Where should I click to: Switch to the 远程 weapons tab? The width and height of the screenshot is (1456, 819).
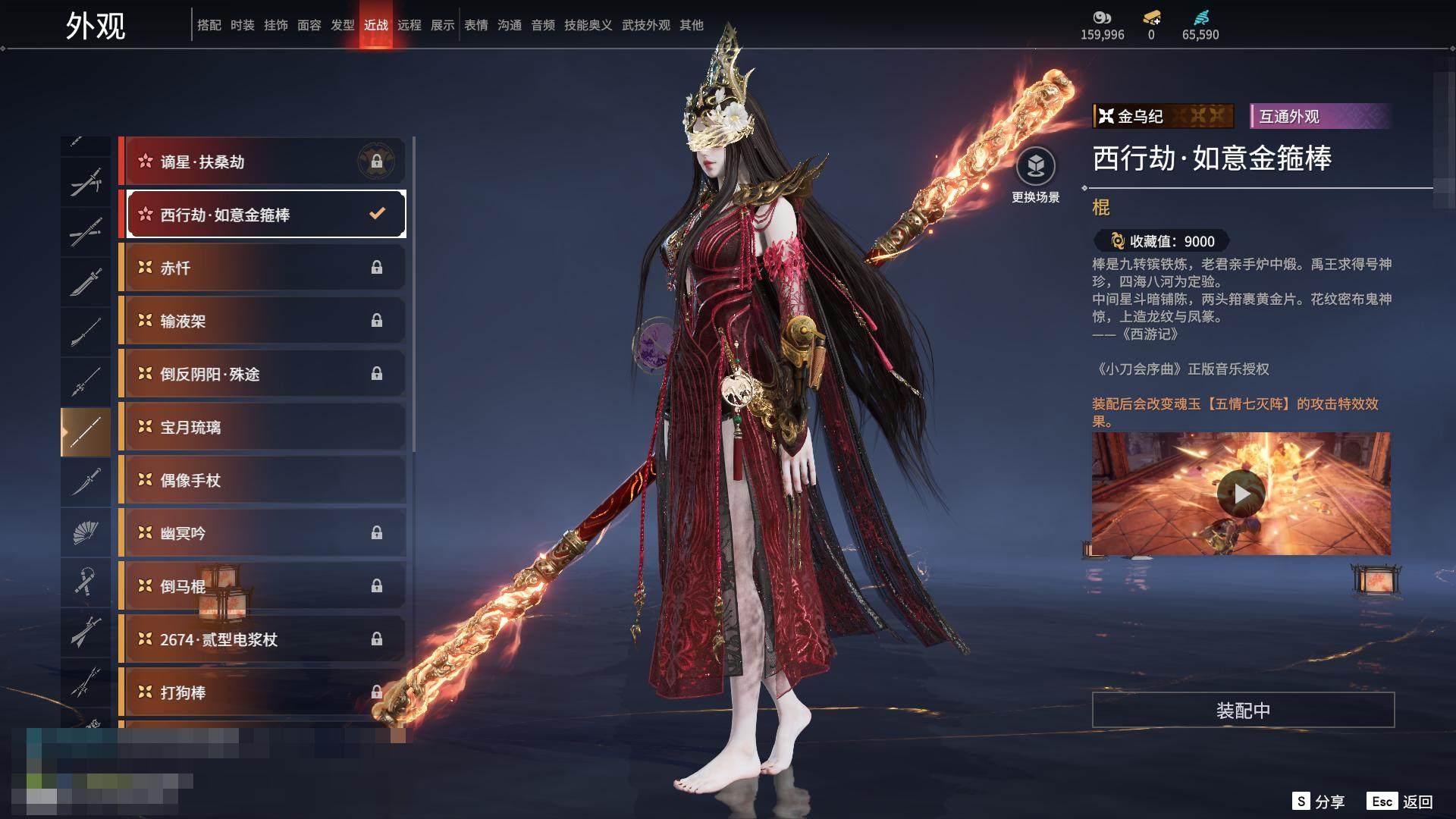[409, 25]
